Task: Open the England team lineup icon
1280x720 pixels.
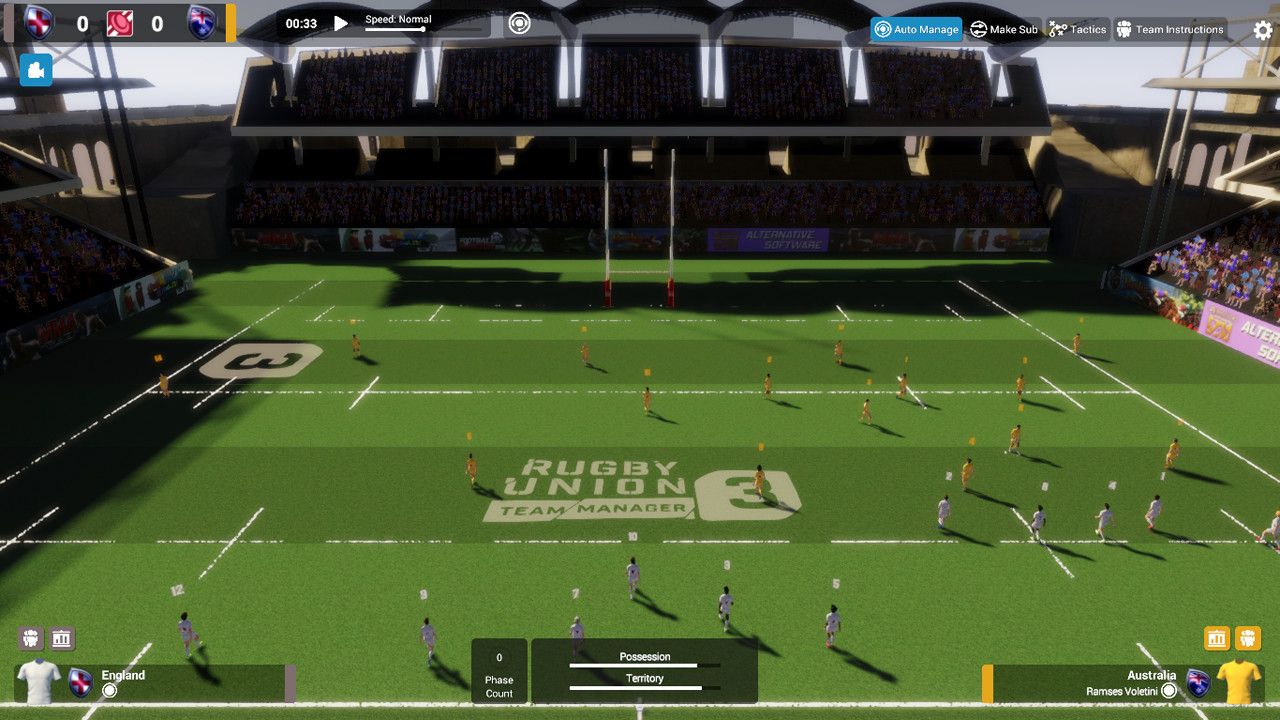Action: 30,638
